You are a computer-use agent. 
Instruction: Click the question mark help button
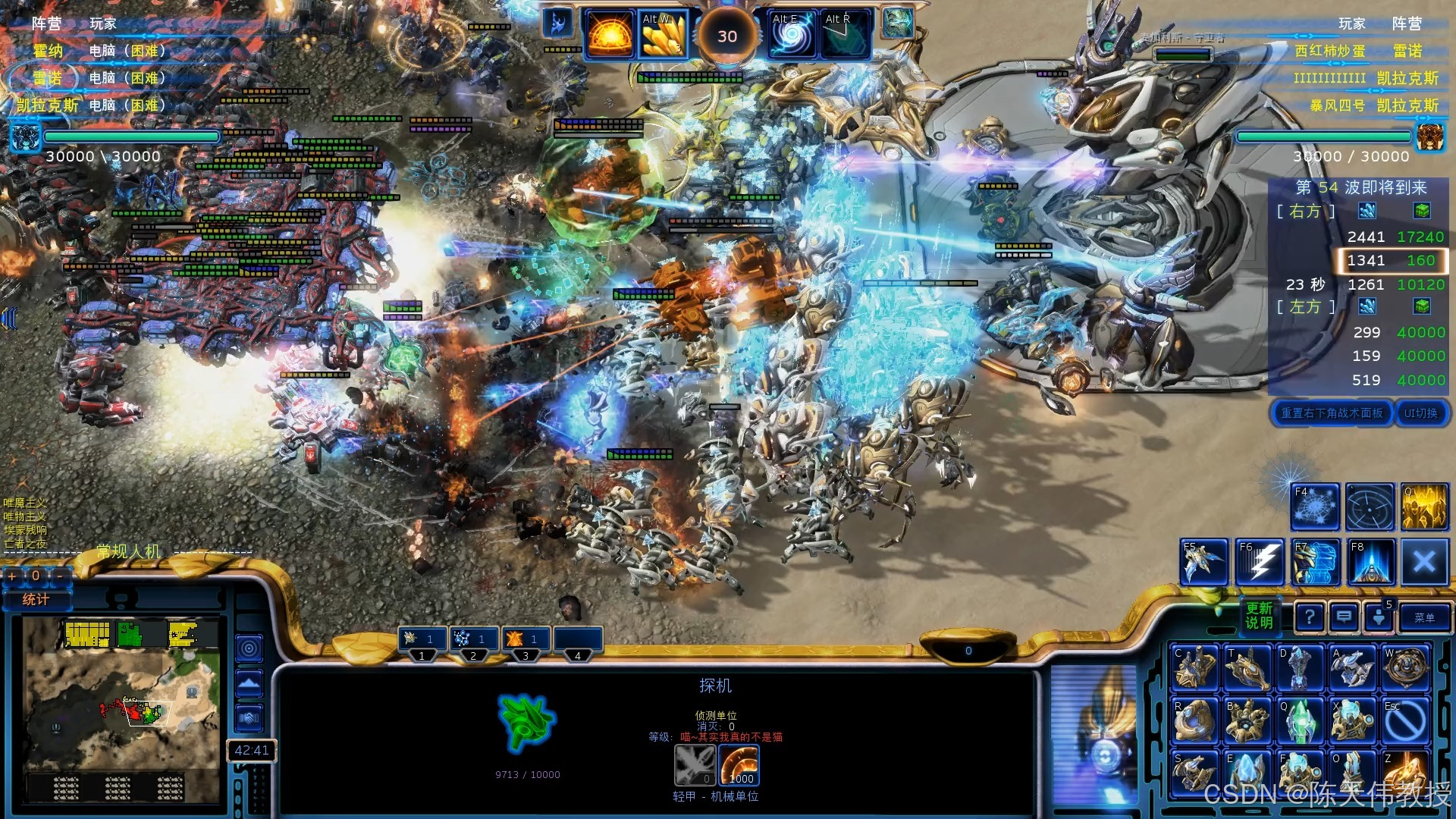tap(1310, 617)
